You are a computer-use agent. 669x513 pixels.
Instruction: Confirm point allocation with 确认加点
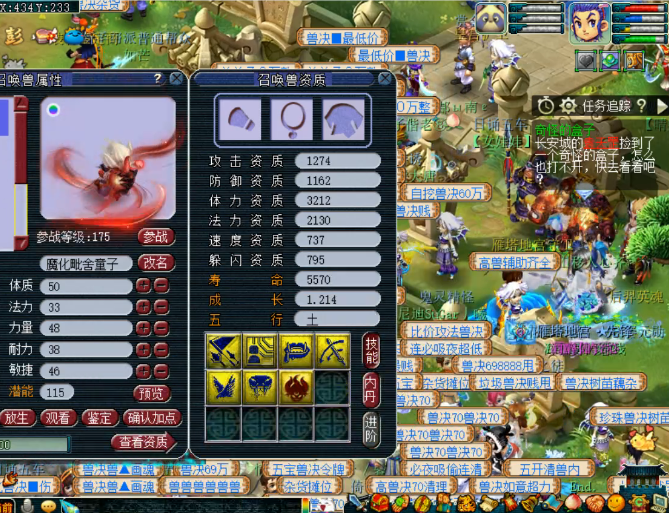(151, 417)
